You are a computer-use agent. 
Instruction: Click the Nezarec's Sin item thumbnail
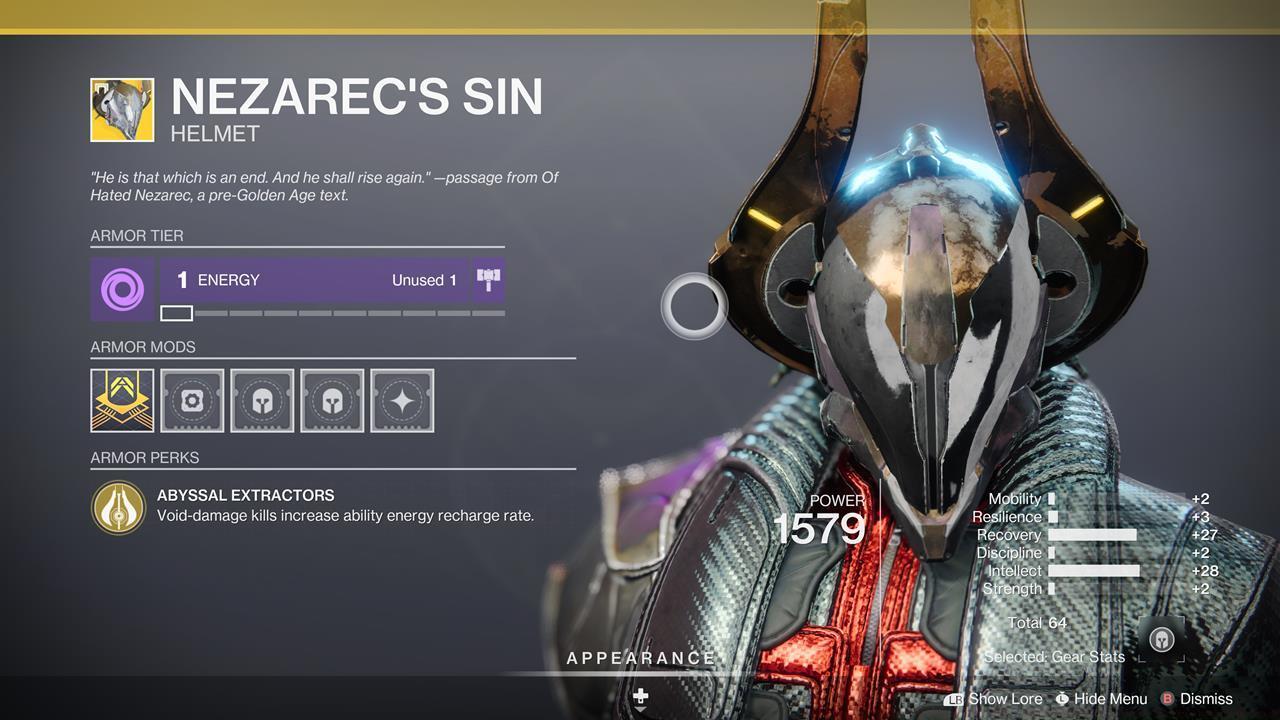122,110
